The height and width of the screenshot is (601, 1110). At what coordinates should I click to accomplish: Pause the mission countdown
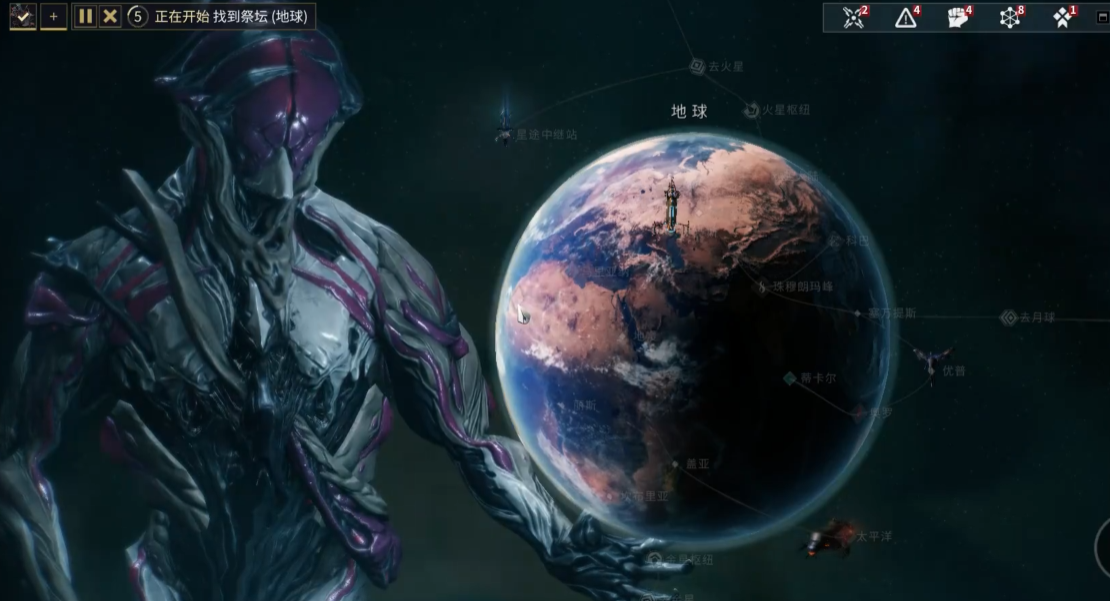point(85,16)
